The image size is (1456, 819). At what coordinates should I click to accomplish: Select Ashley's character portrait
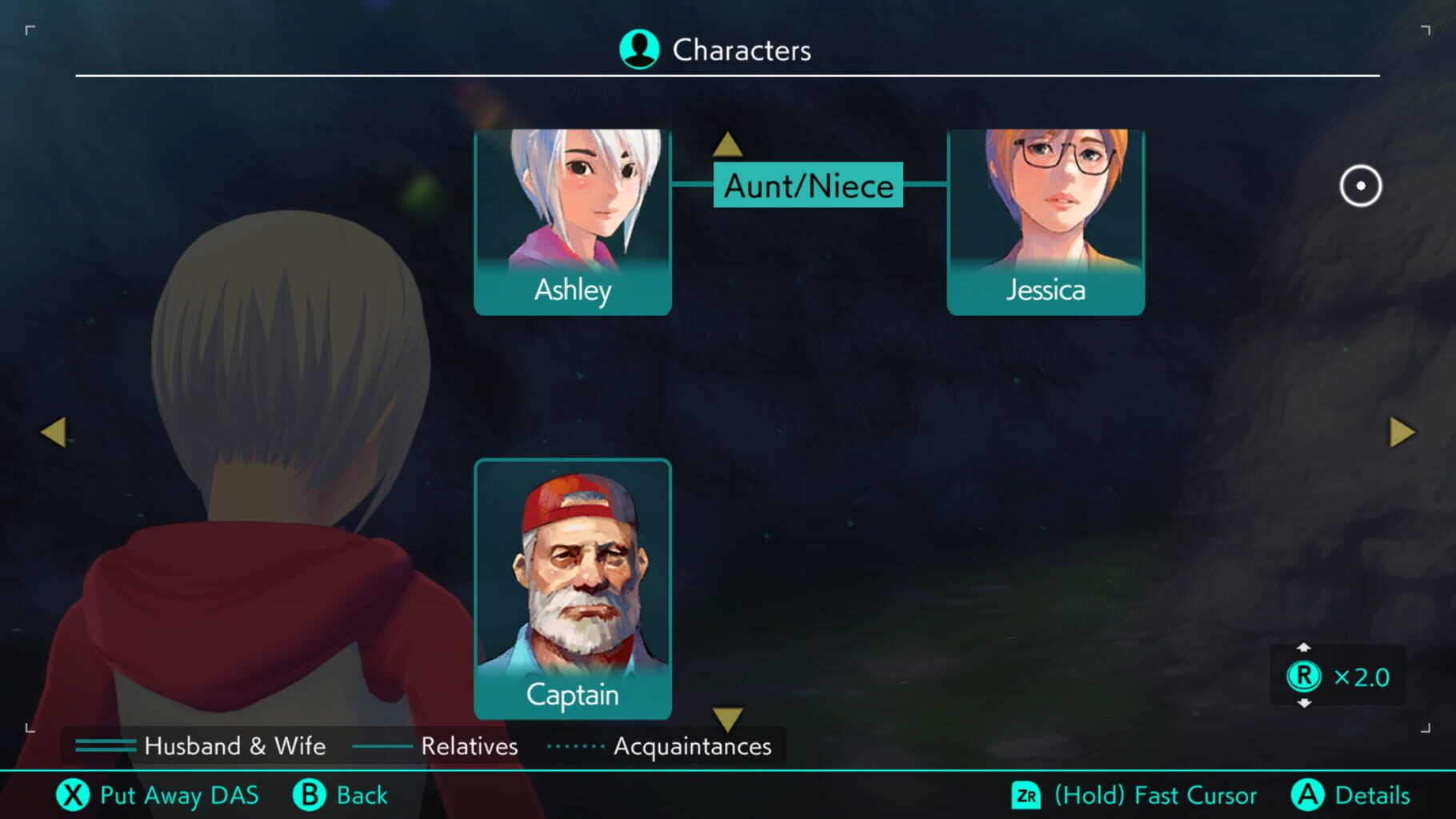pyautogui.click(x=572, y=212)
